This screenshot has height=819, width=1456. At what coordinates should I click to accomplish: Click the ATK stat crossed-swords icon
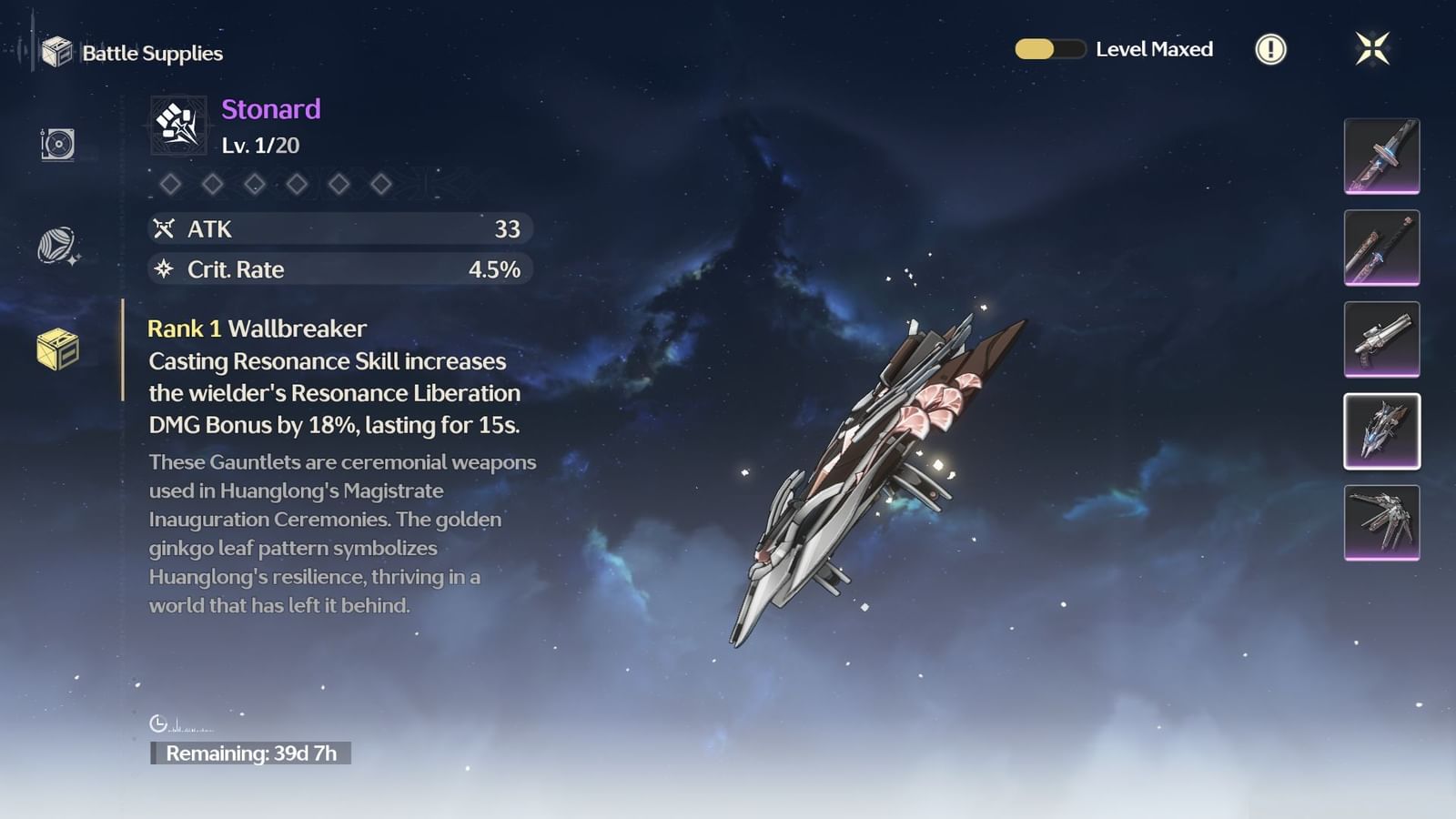coord(166,229)
